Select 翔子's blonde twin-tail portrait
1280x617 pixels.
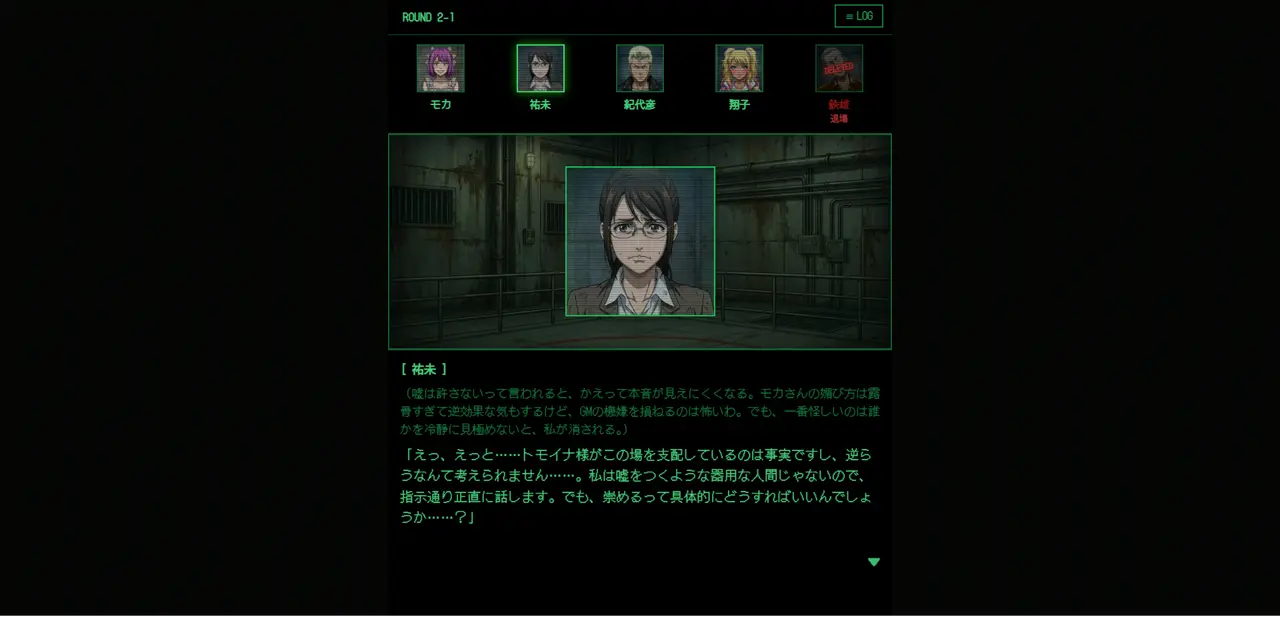(739, 68)
